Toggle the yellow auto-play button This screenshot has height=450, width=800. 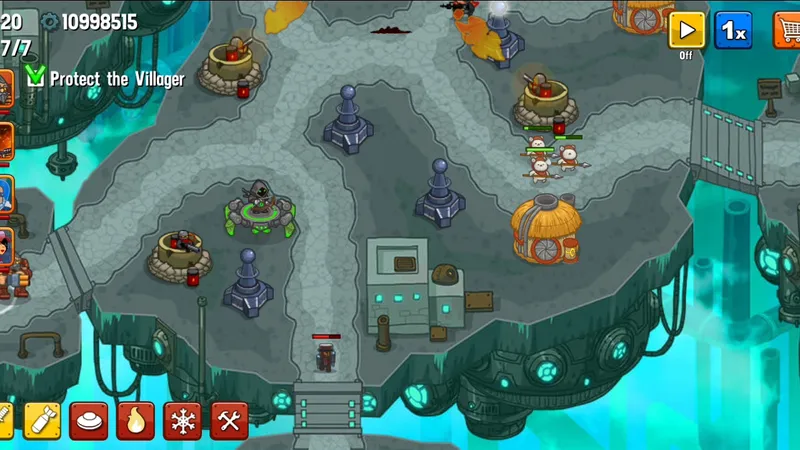[x=686, y=30]
